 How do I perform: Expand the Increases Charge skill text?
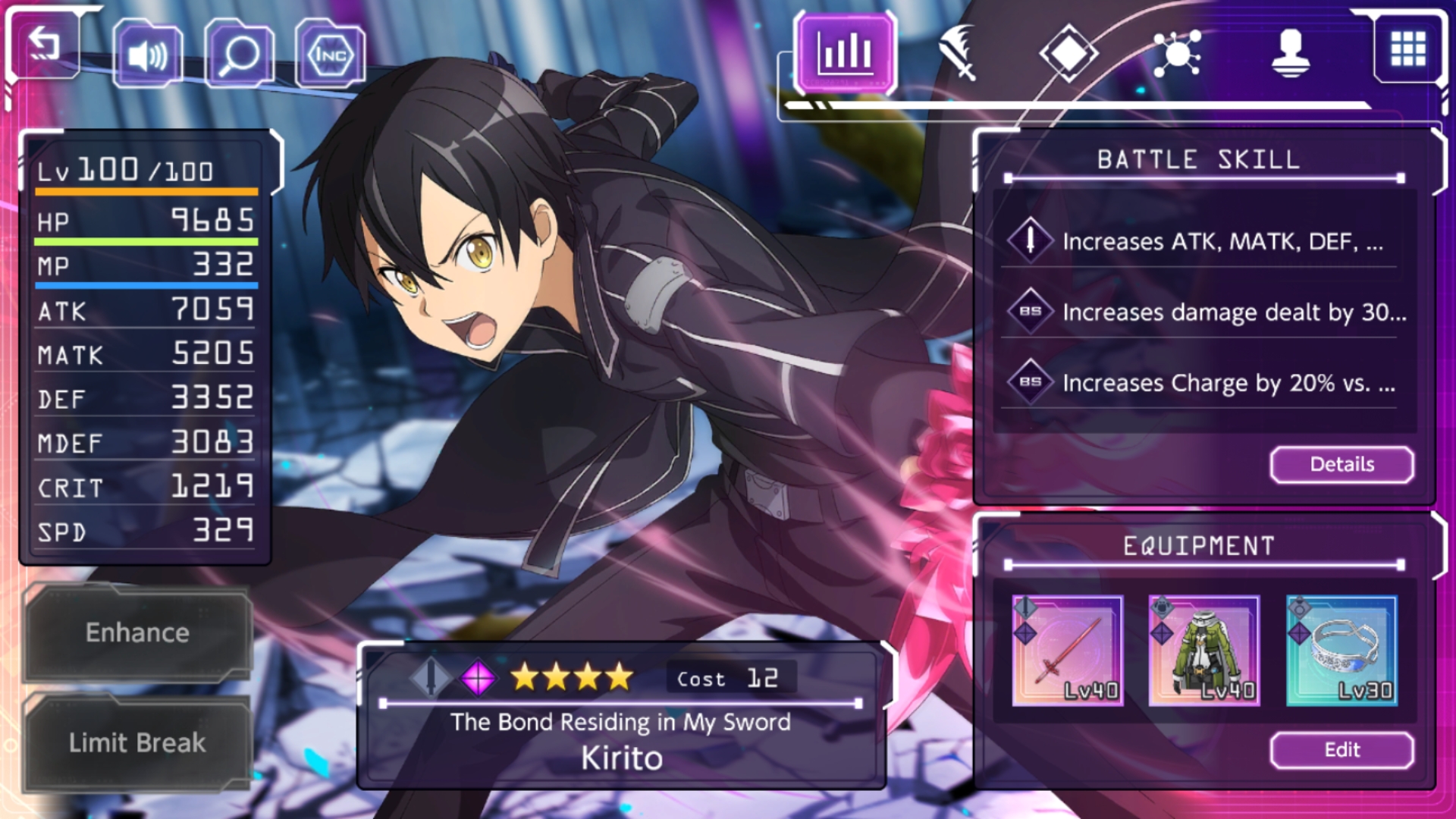(x=1232, y=383)
